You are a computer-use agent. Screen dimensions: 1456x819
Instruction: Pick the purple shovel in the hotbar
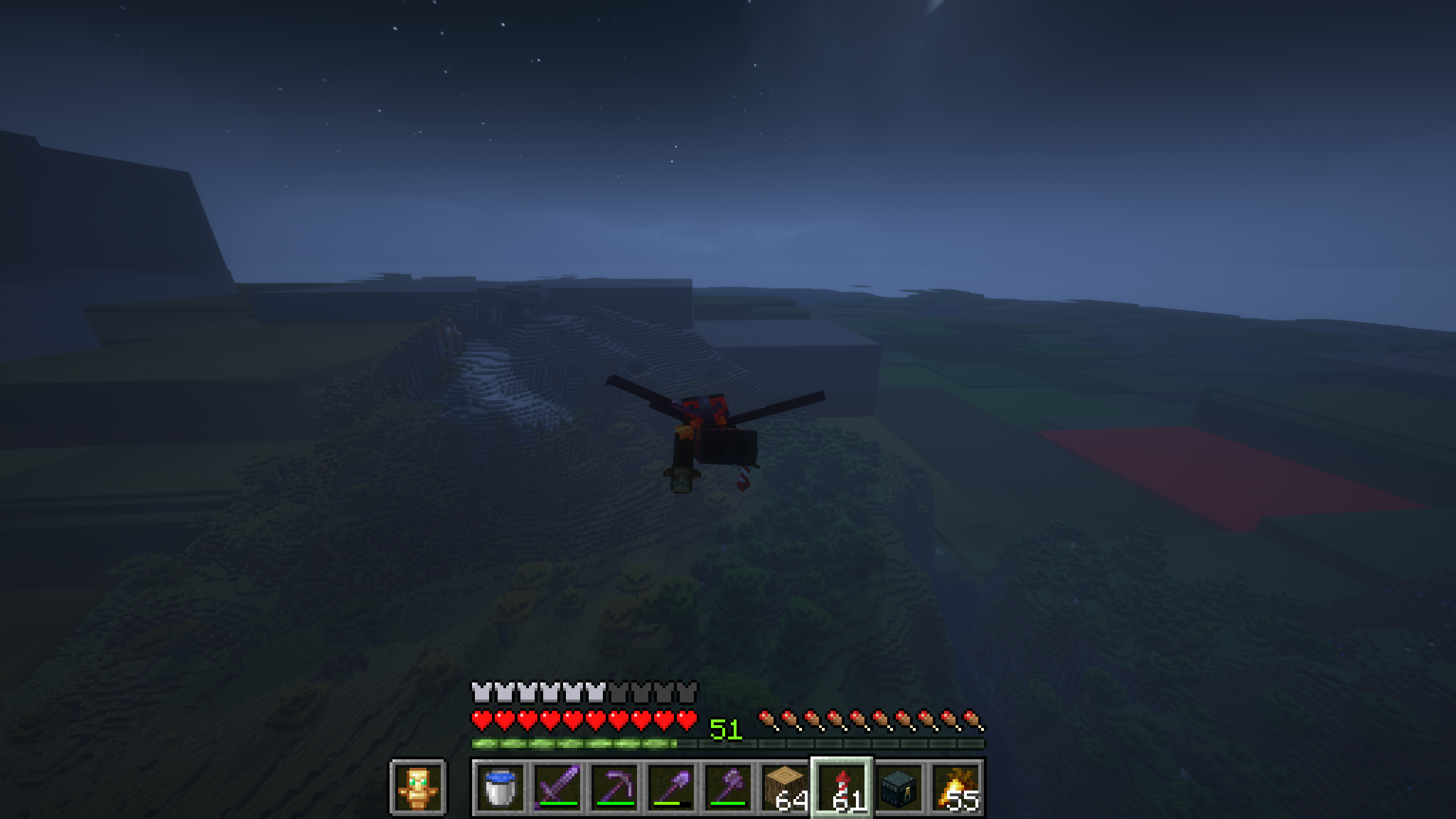pyautogui.click(x=671, y=787)
